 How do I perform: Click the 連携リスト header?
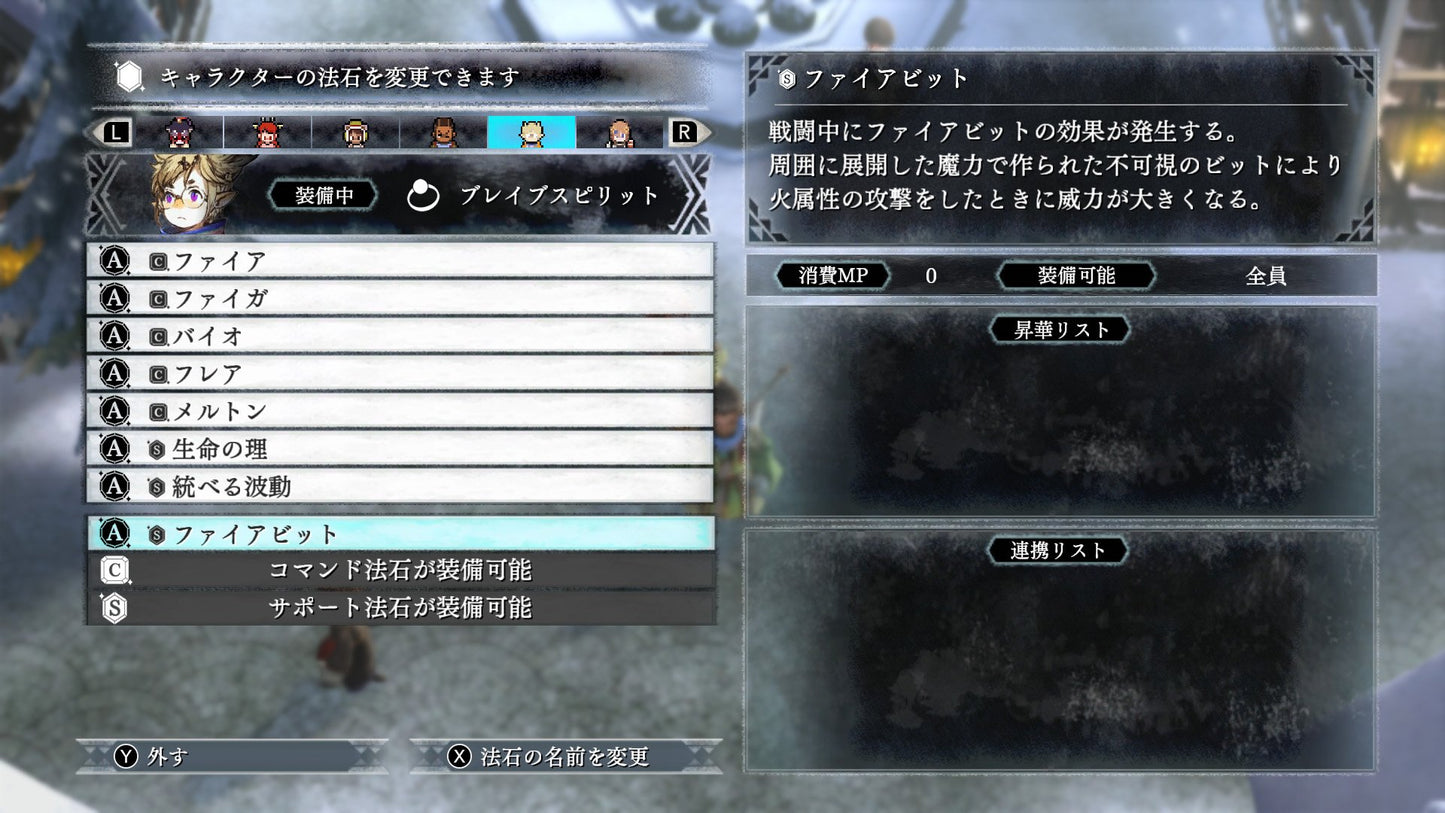coord(1057,549)
